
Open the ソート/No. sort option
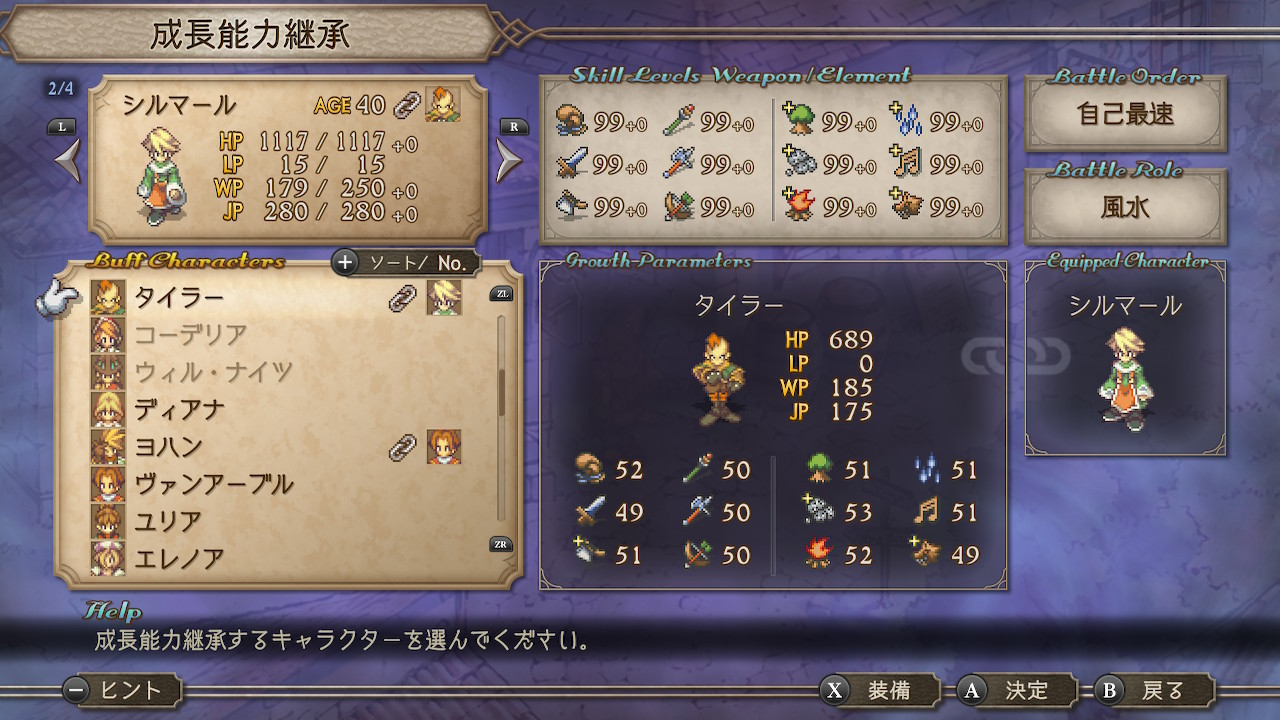405,263
